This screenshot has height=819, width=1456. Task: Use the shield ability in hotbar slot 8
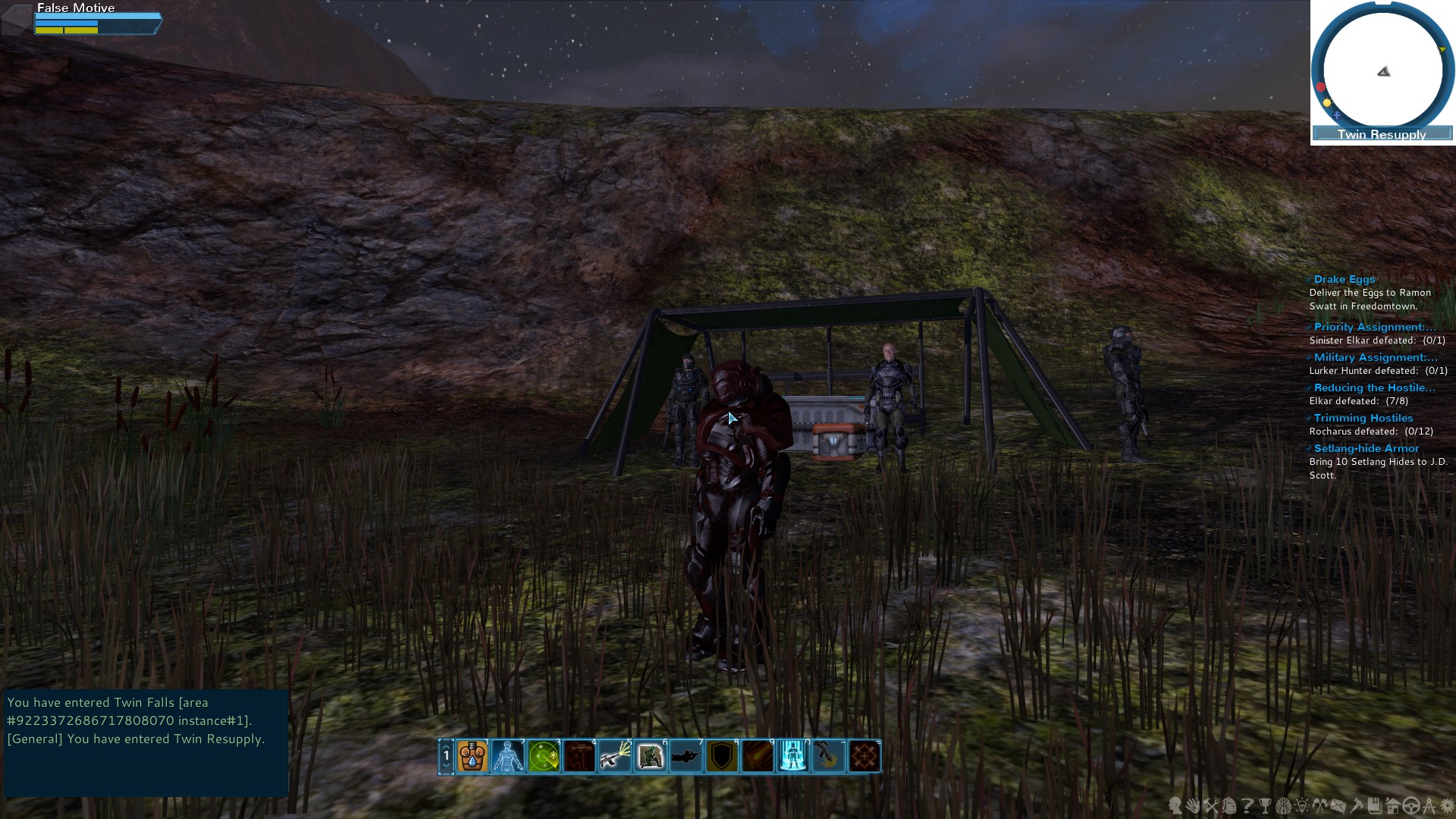coord(721,756)
